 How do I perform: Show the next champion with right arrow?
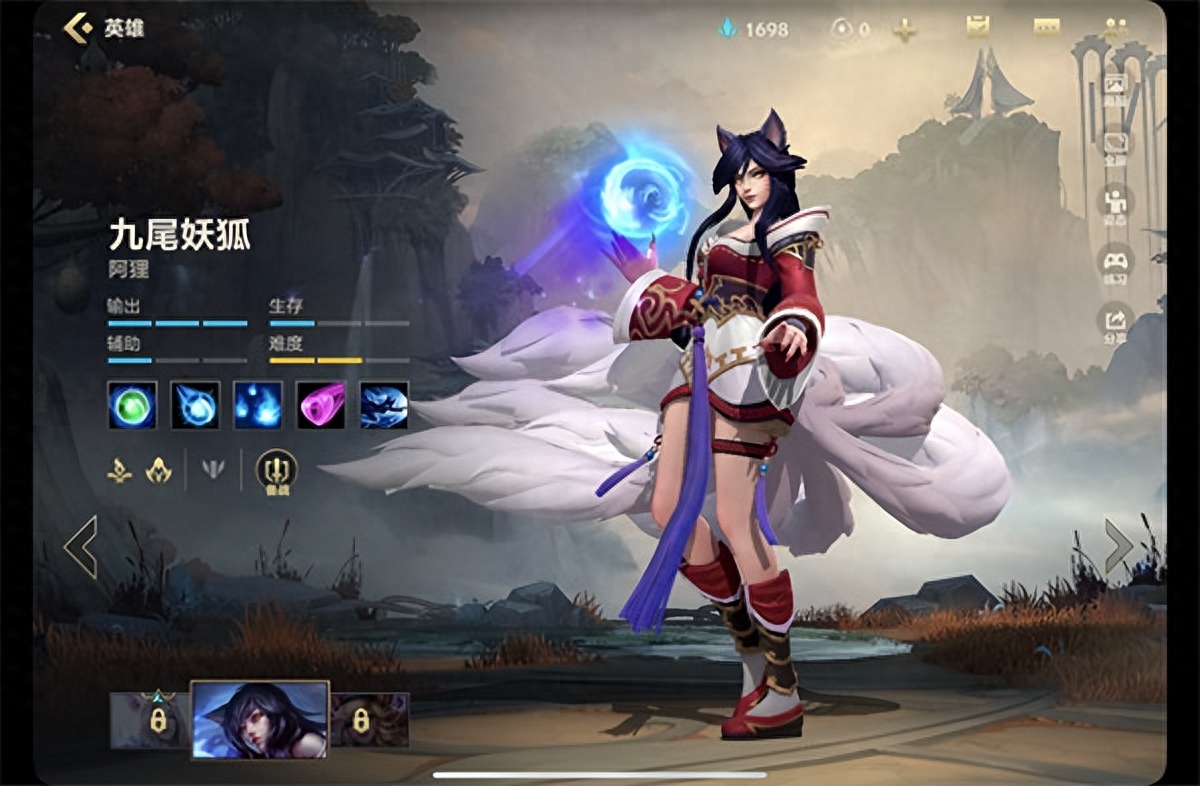tap(1118, 546)
